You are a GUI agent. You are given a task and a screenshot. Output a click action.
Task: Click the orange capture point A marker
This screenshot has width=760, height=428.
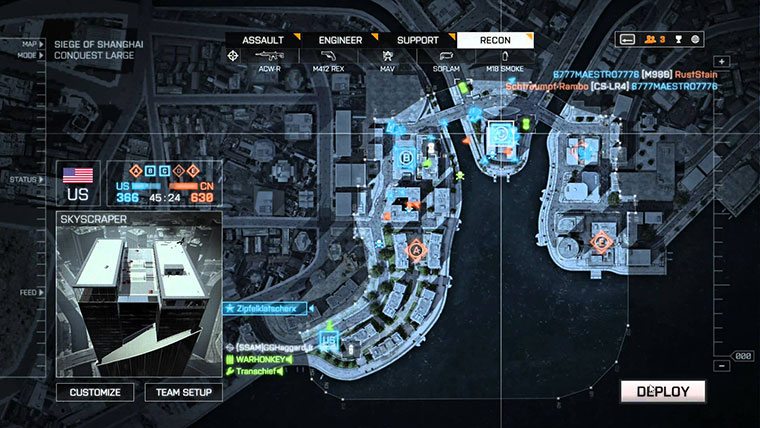(x=417, y=247)
